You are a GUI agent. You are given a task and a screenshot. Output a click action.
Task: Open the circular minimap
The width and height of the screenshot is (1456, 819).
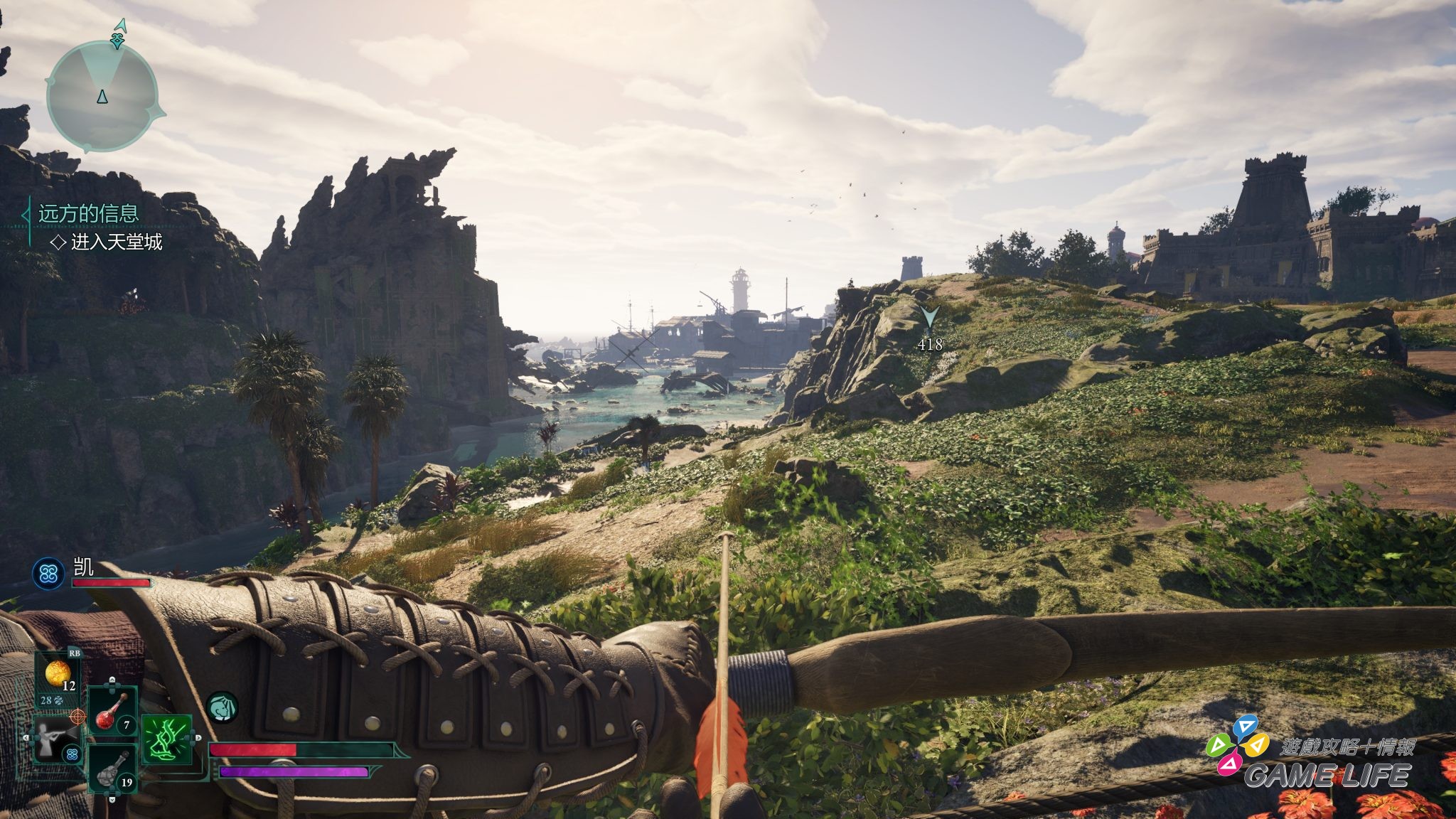coord(102,96)
